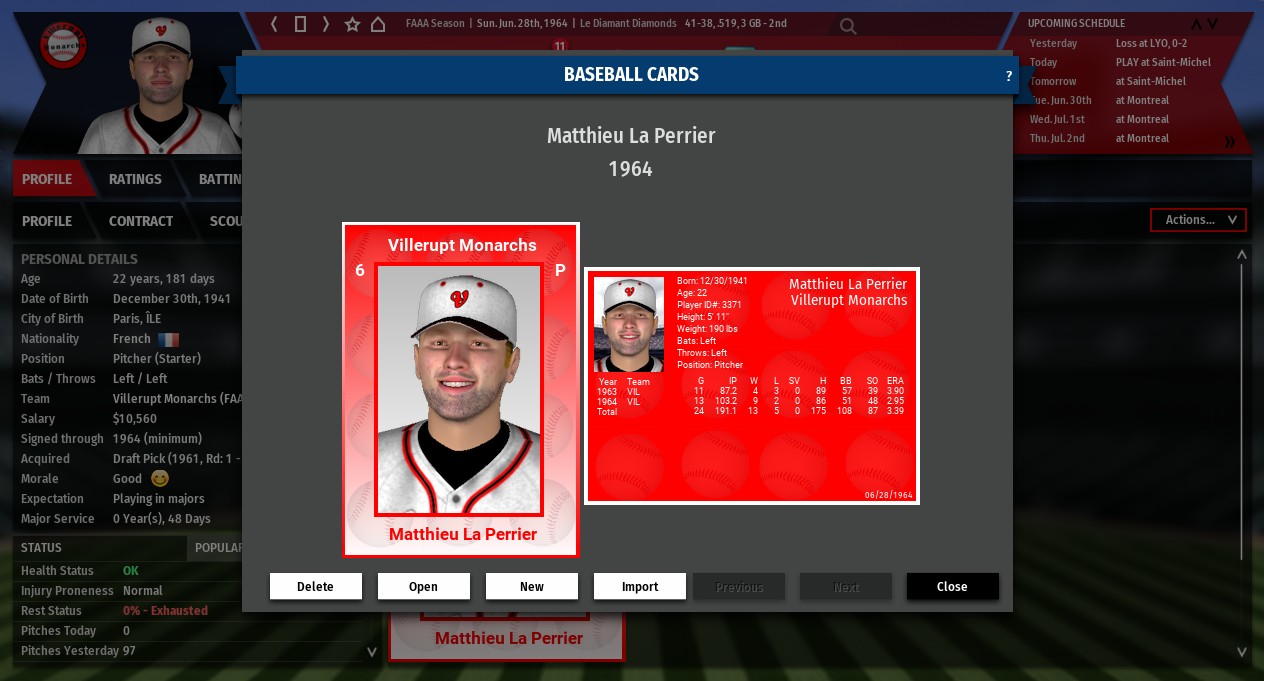Delete the current baseball card
1264x681 pixels.
click(x=315, y=587)
